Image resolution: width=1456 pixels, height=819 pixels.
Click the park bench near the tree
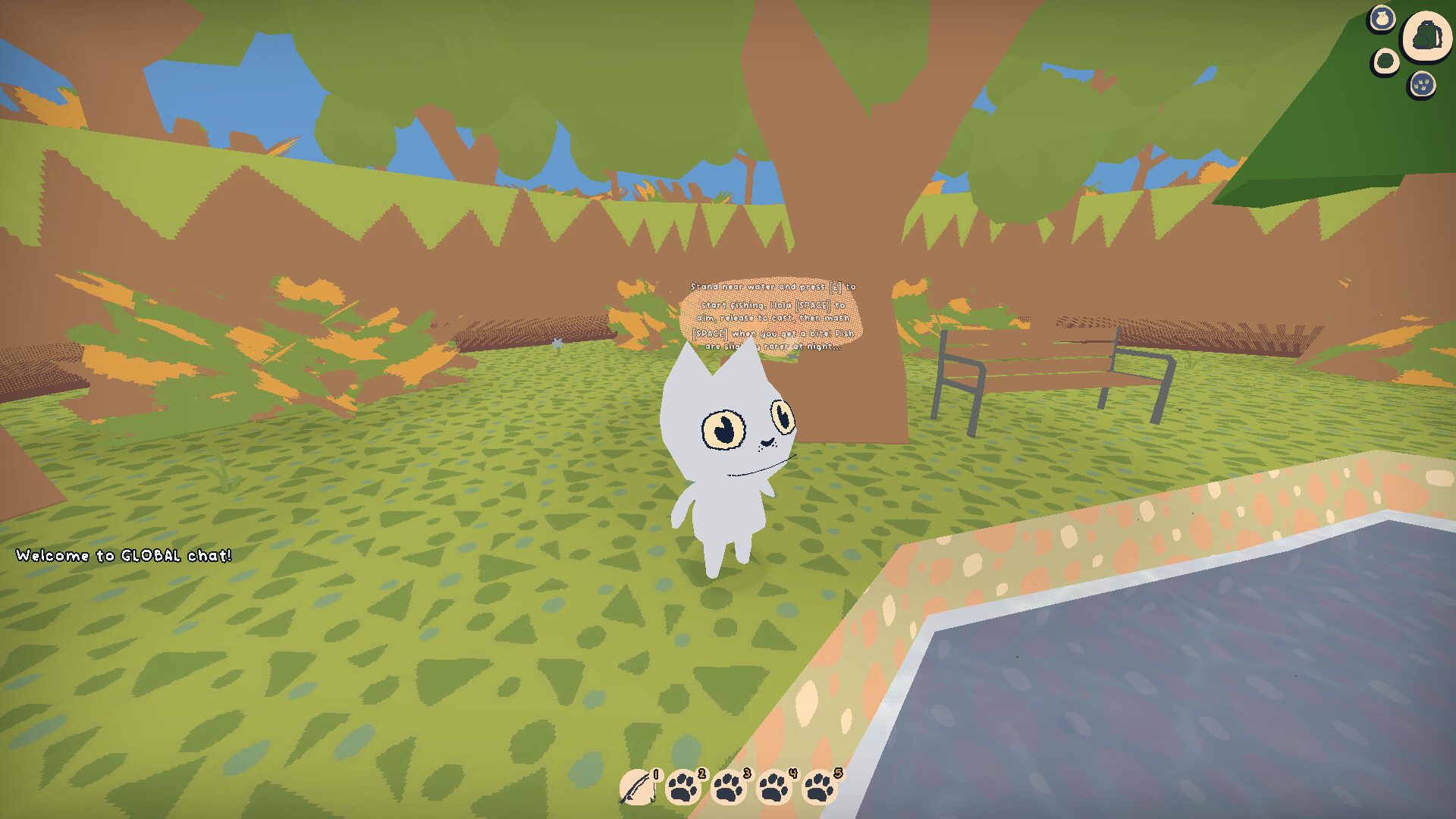[x=1039, y=379]
